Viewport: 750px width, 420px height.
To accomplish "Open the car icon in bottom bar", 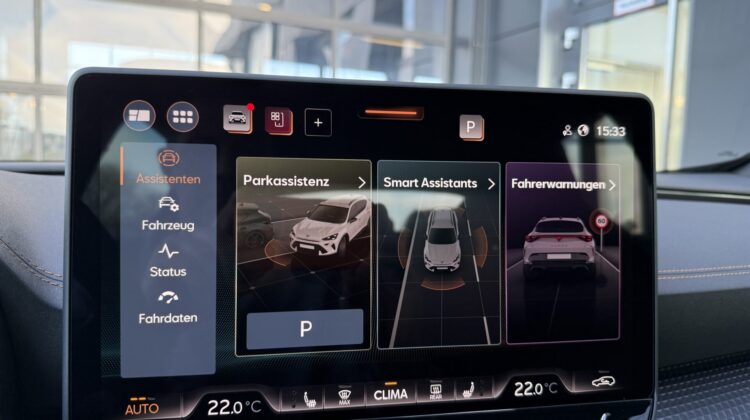I will (x=603, y=382).
